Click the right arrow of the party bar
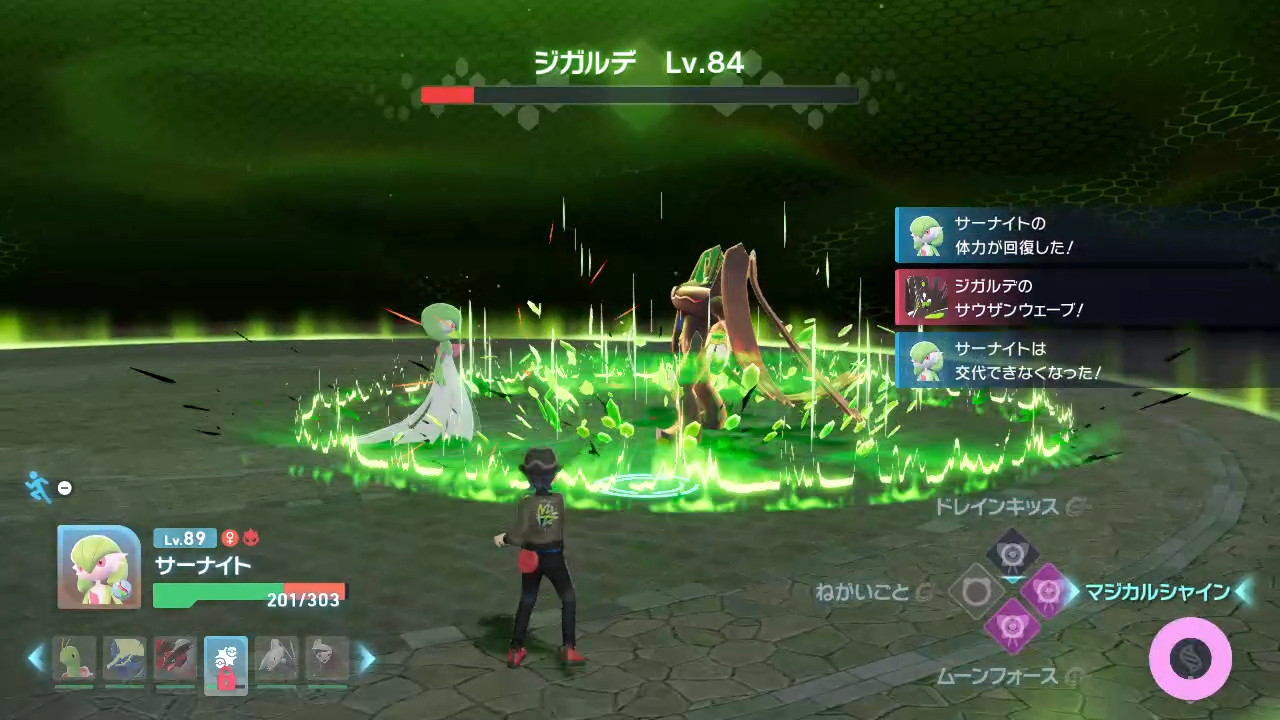The image size is (1280, 720). pyautogui.click(x=367, y=658)
